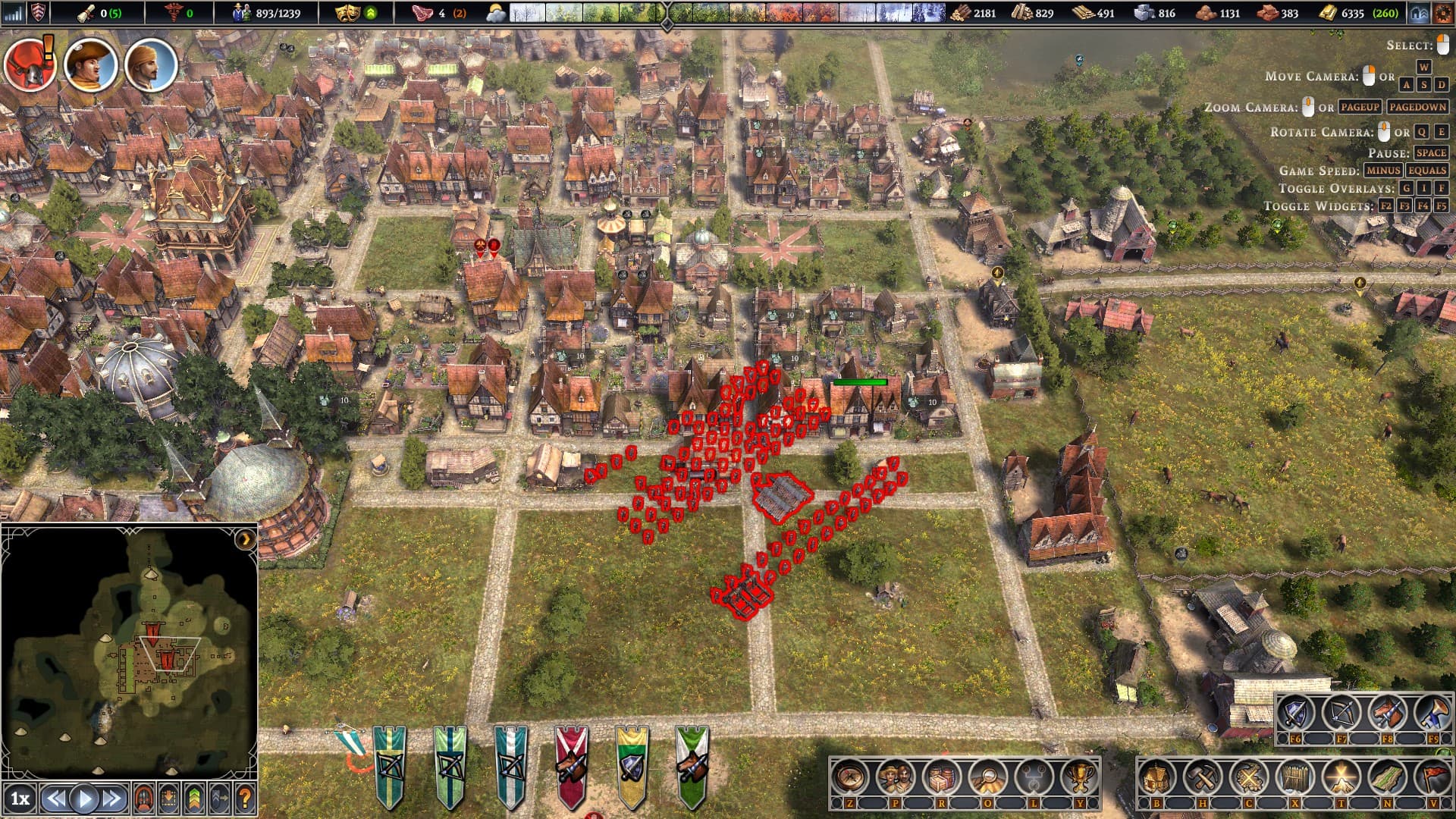Select the advisor with the feathered hat

(x=90, y=65)
